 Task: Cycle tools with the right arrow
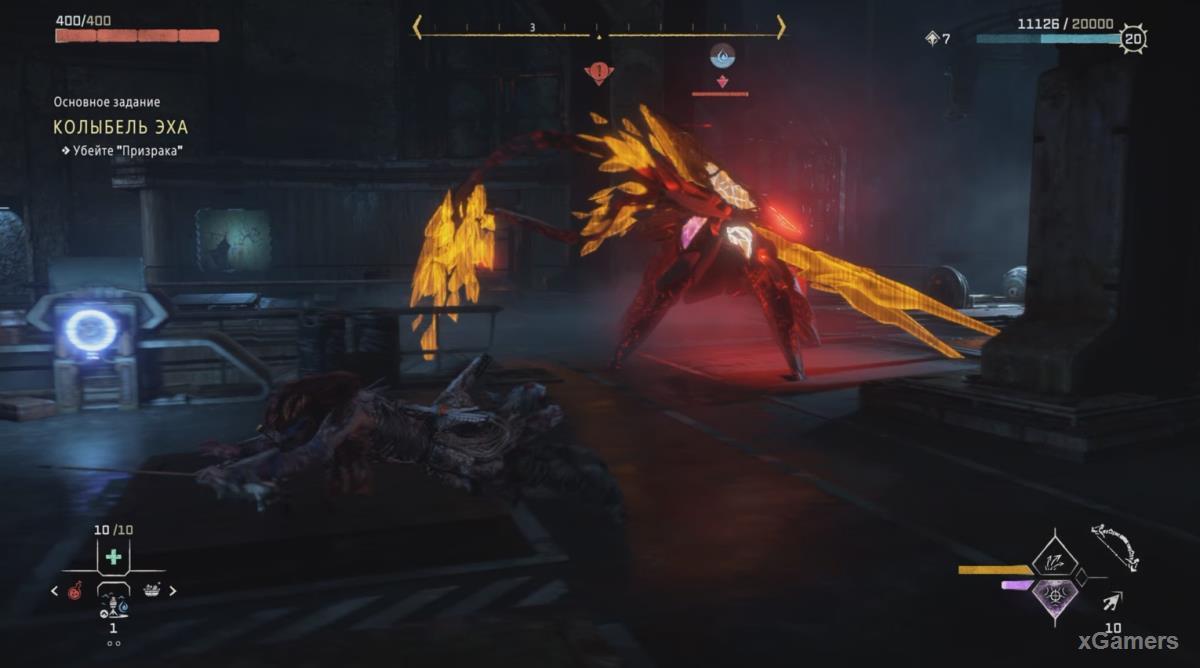point(172,591)
